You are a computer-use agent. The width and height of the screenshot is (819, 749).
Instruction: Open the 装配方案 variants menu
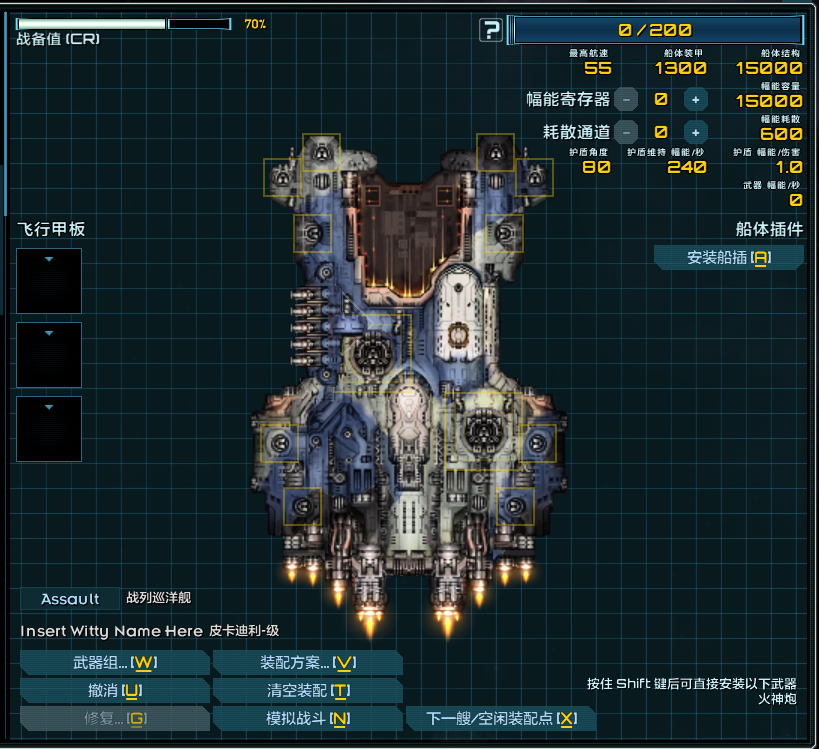[308, 663]
